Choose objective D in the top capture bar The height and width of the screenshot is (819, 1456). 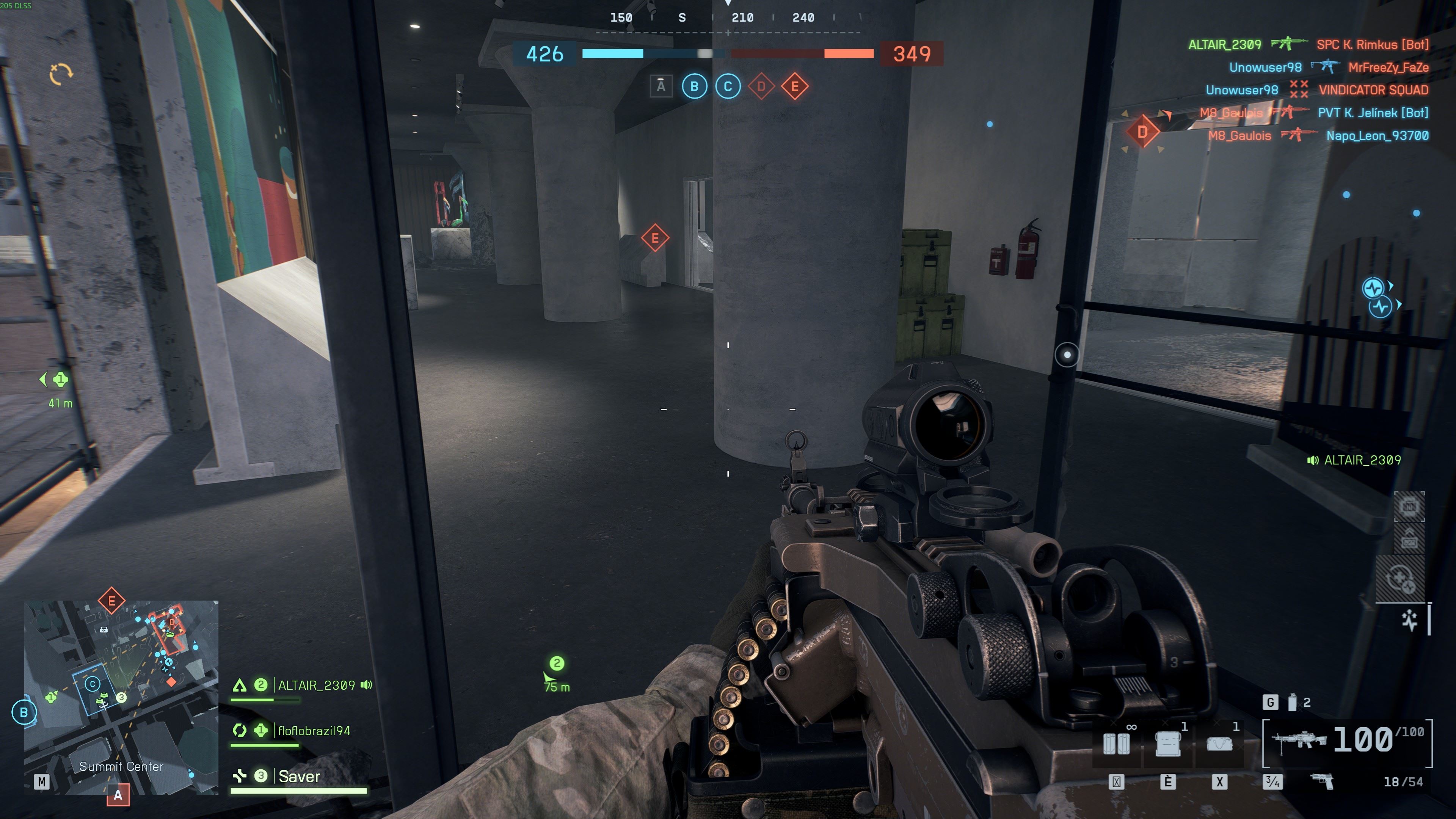point(761,86)
